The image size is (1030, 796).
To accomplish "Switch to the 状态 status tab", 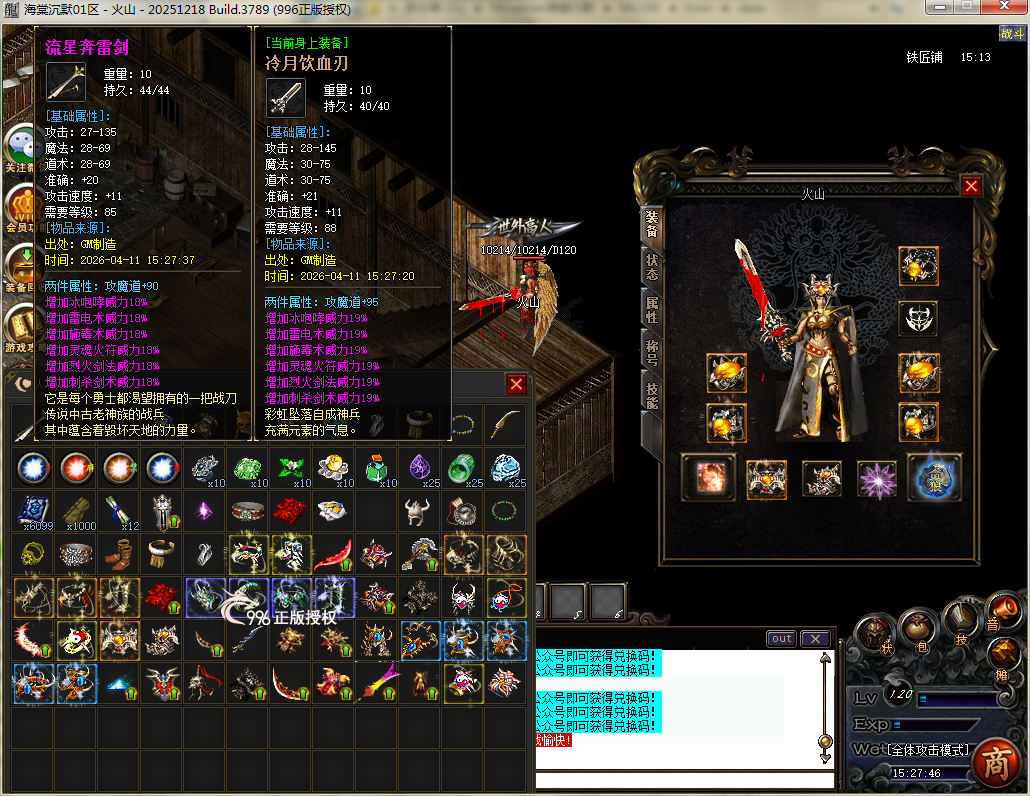I will [652, 267].
